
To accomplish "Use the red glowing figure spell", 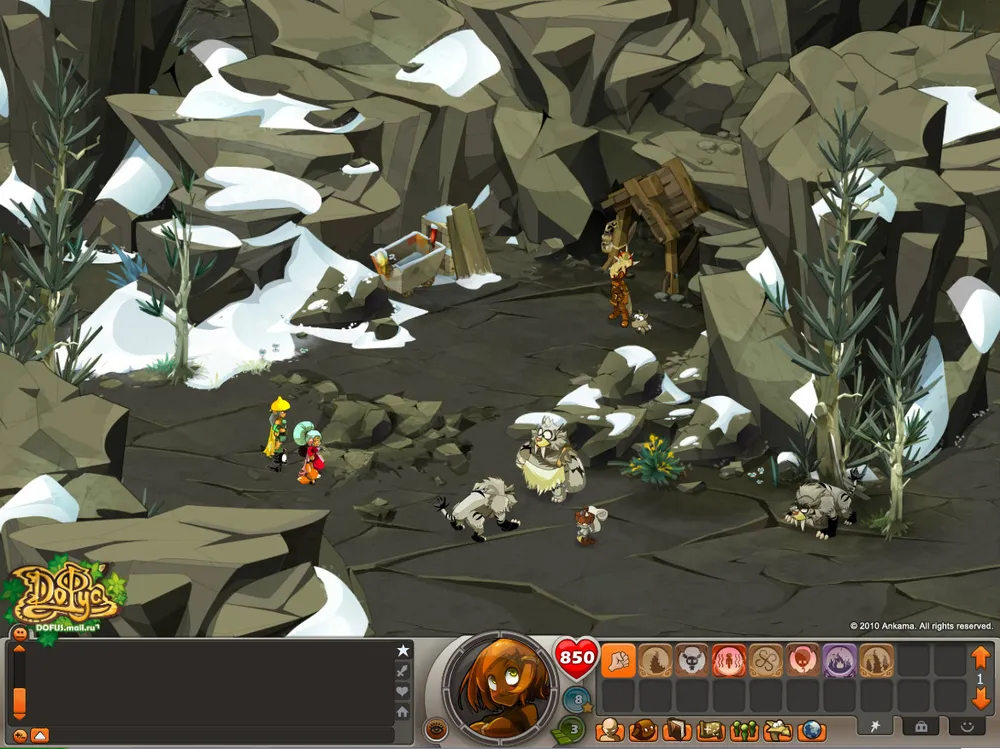I will [x=729, y=661].
